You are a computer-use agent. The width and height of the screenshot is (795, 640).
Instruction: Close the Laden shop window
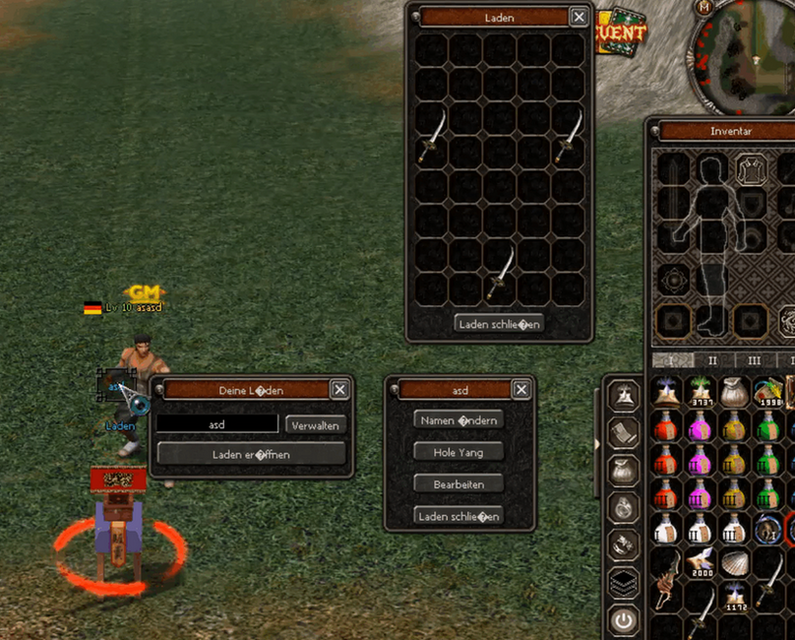tap(579, 17)
